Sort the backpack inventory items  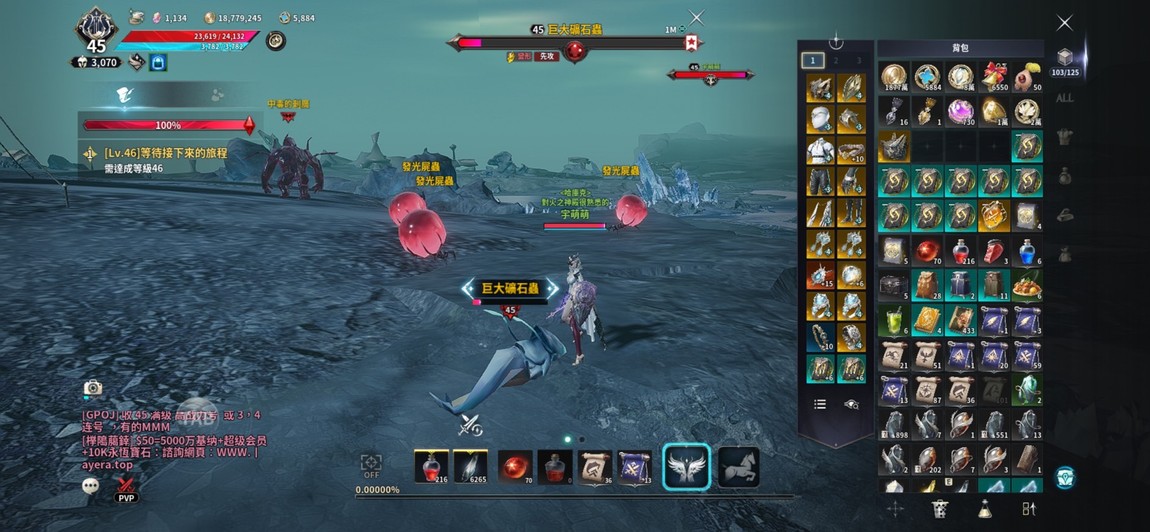tap(1028, 509)
